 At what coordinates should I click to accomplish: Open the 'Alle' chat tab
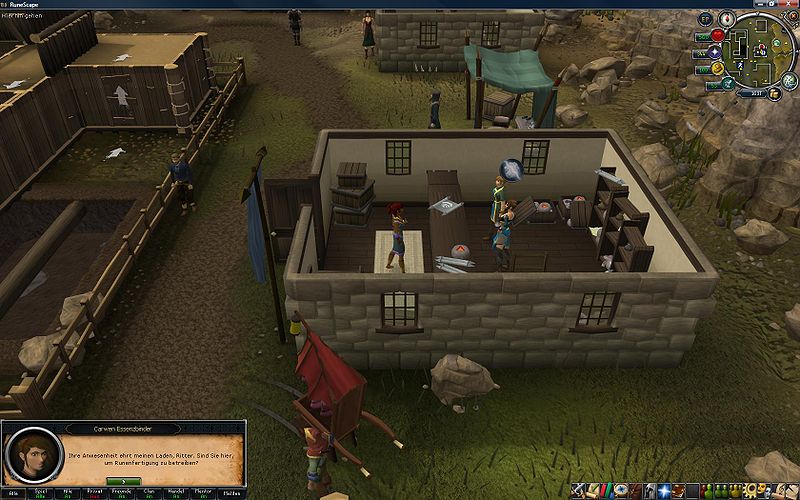point(14,493)
